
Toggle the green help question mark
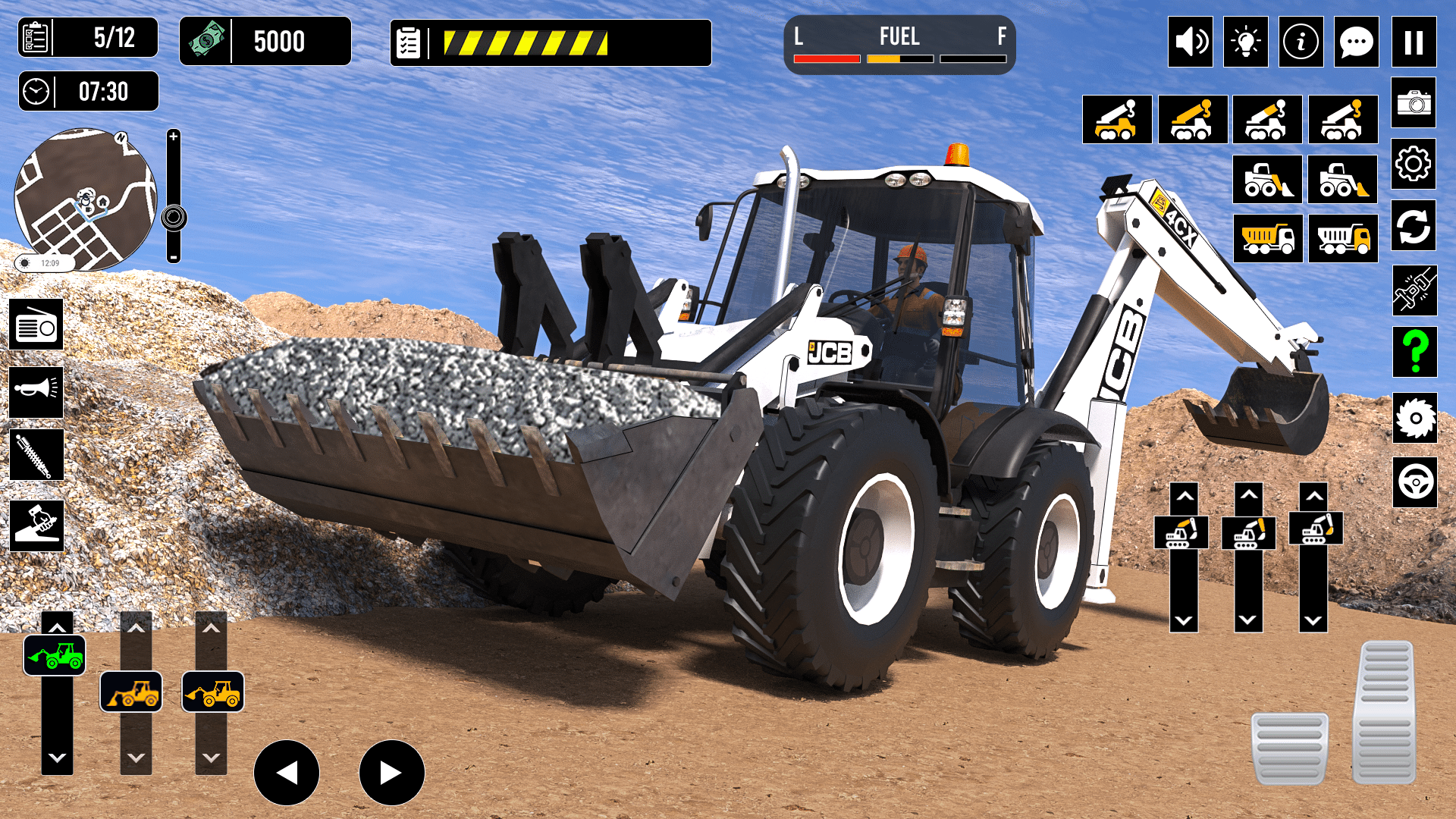coord(1414,350)
